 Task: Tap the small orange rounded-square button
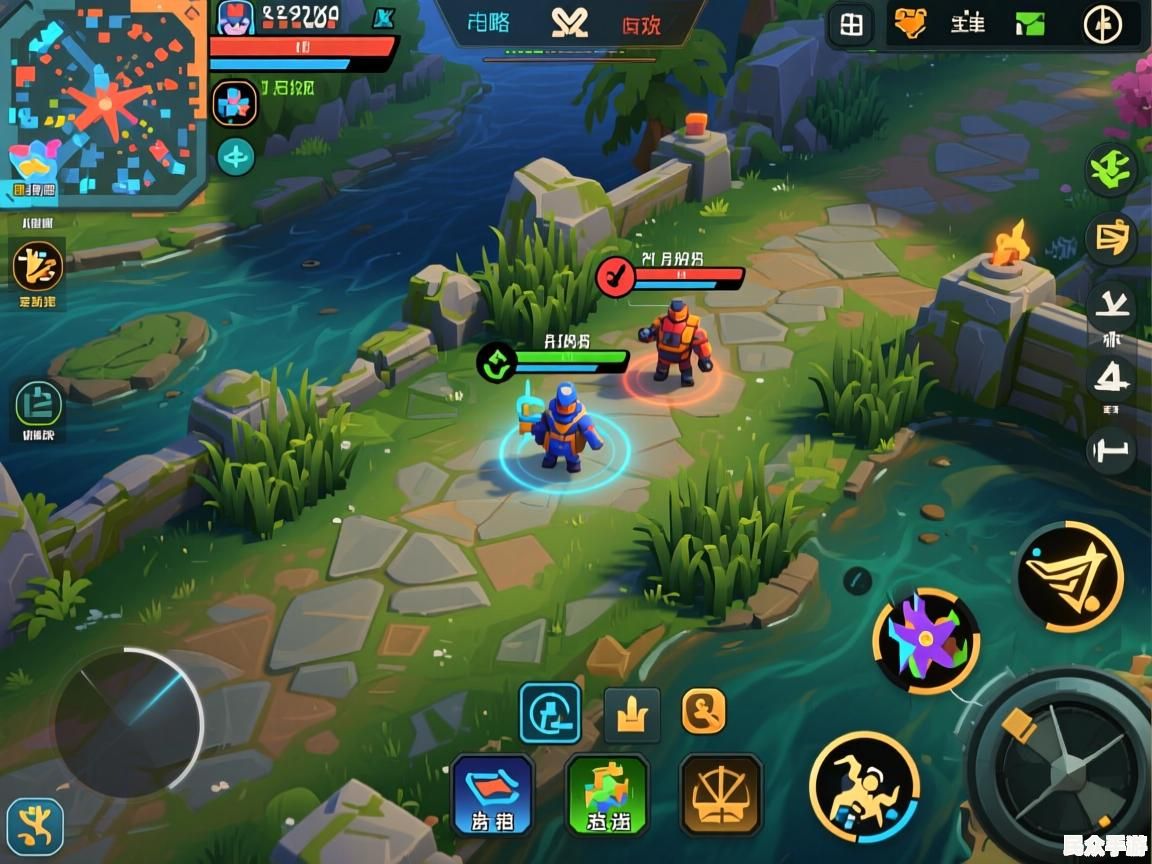coord(704,712)
